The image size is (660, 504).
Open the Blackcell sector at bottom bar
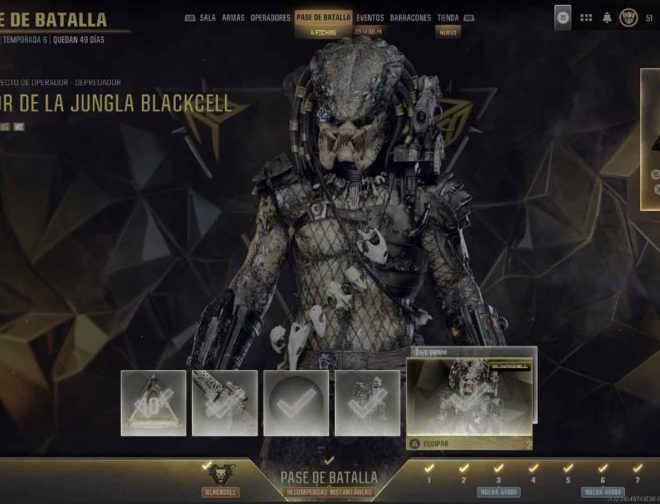pyautogui.click(x=221, y=479)
